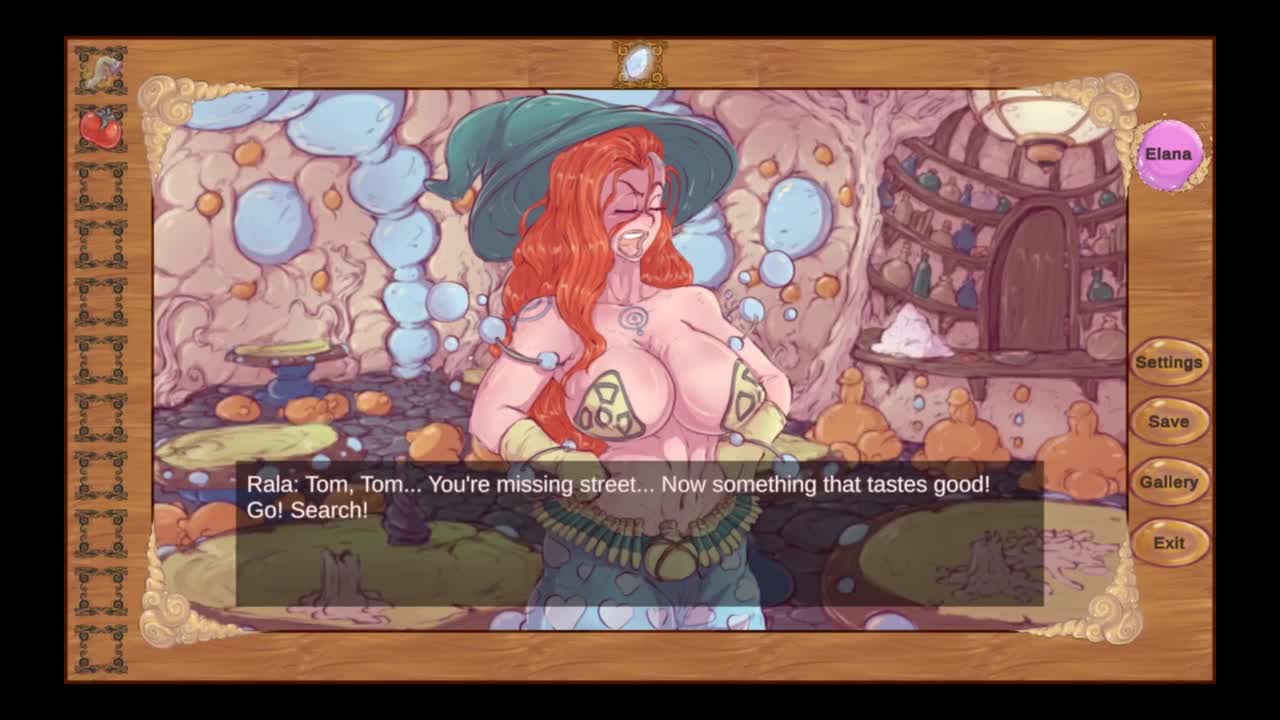Choose the pale worm inventory item
Viewport: 1280px width, 720px height.
(101, 70)
